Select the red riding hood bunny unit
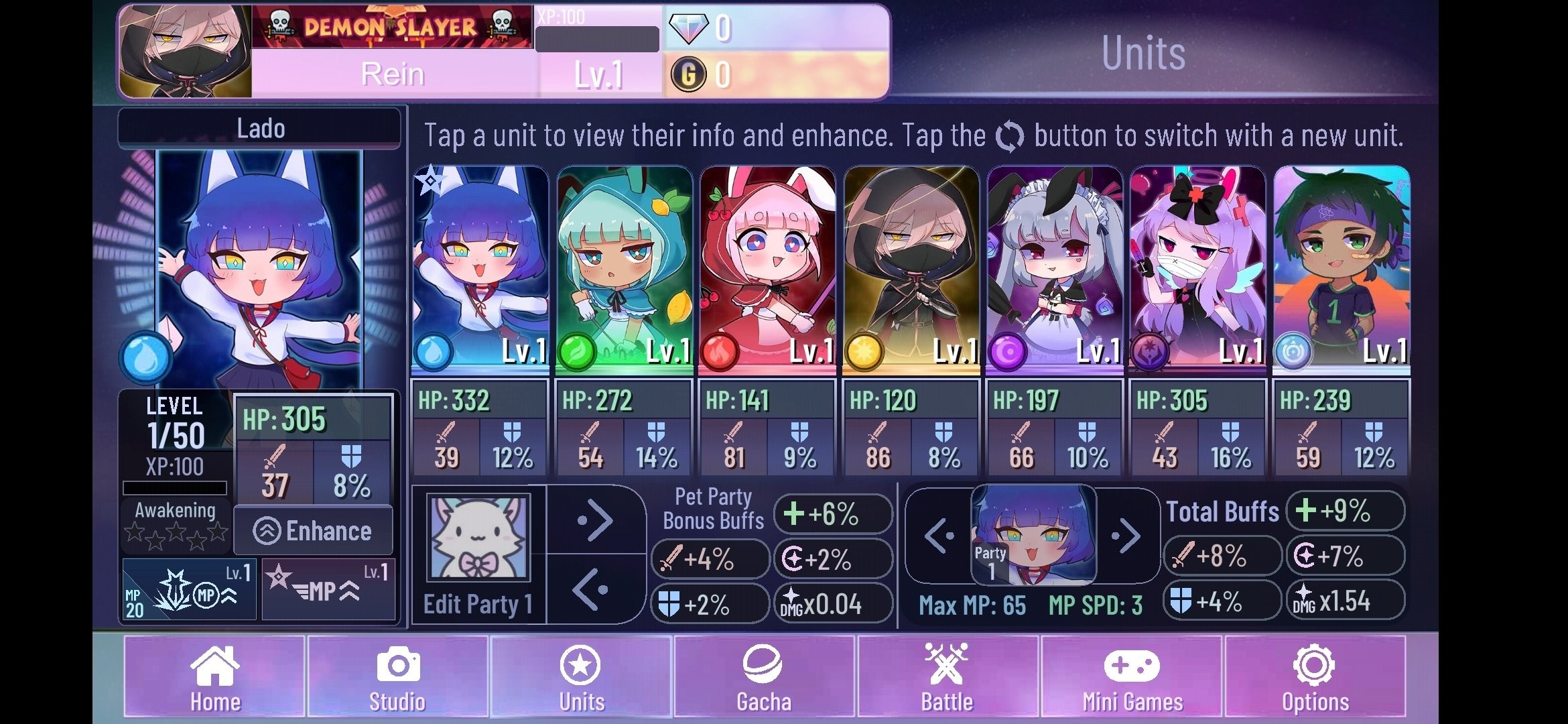This screenshot has width=1568, height=724. click(x=768, y=268)
